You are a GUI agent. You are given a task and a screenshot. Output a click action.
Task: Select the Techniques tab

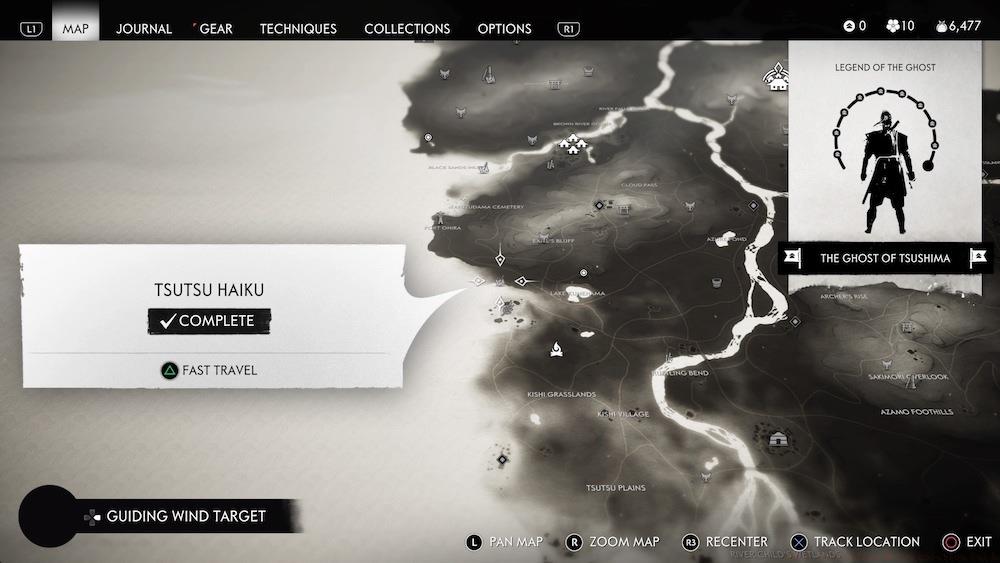pos(298,28)
